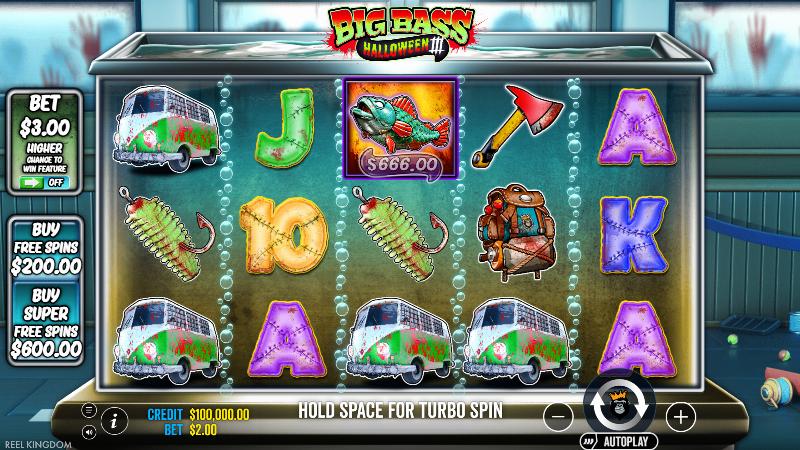
Task: Open the hamburger settings menu
Action: point(88,409)
